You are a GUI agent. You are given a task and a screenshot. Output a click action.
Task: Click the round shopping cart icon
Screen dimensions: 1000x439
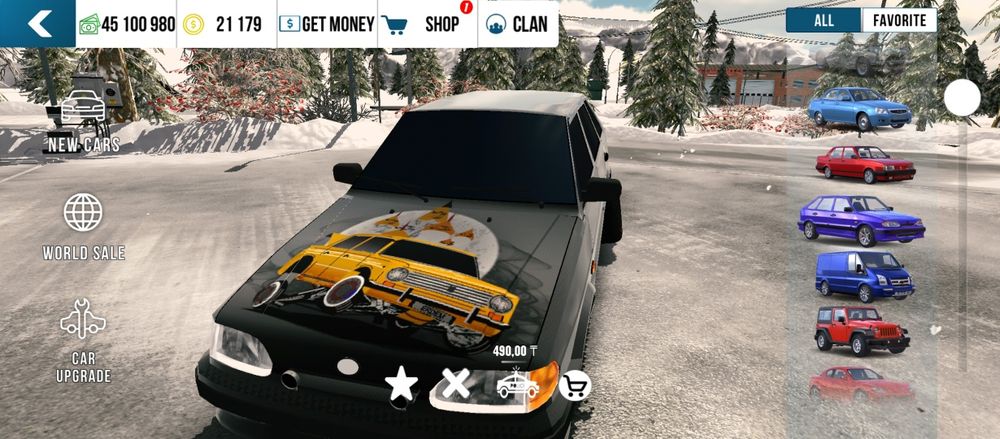574,385
